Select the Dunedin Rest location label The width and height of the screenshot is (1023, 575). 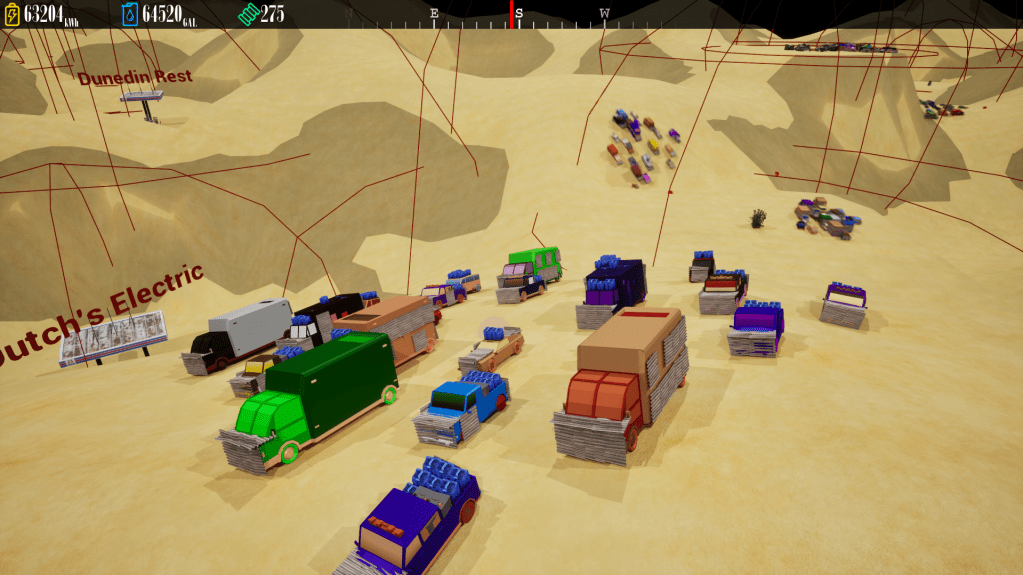[x=135, y=77]
